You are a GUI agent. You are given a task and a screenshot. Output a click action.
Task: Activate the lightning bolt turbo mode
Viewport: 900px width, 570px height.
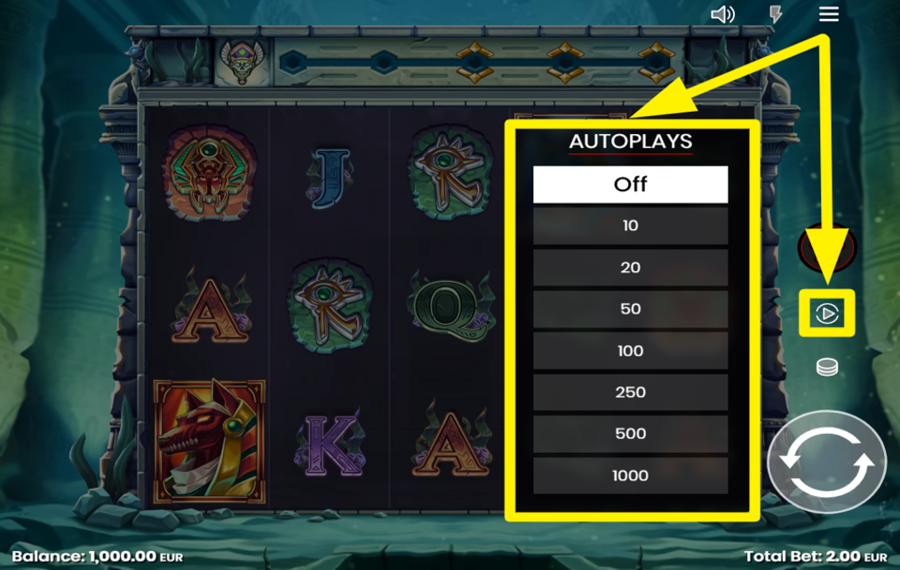775,14
